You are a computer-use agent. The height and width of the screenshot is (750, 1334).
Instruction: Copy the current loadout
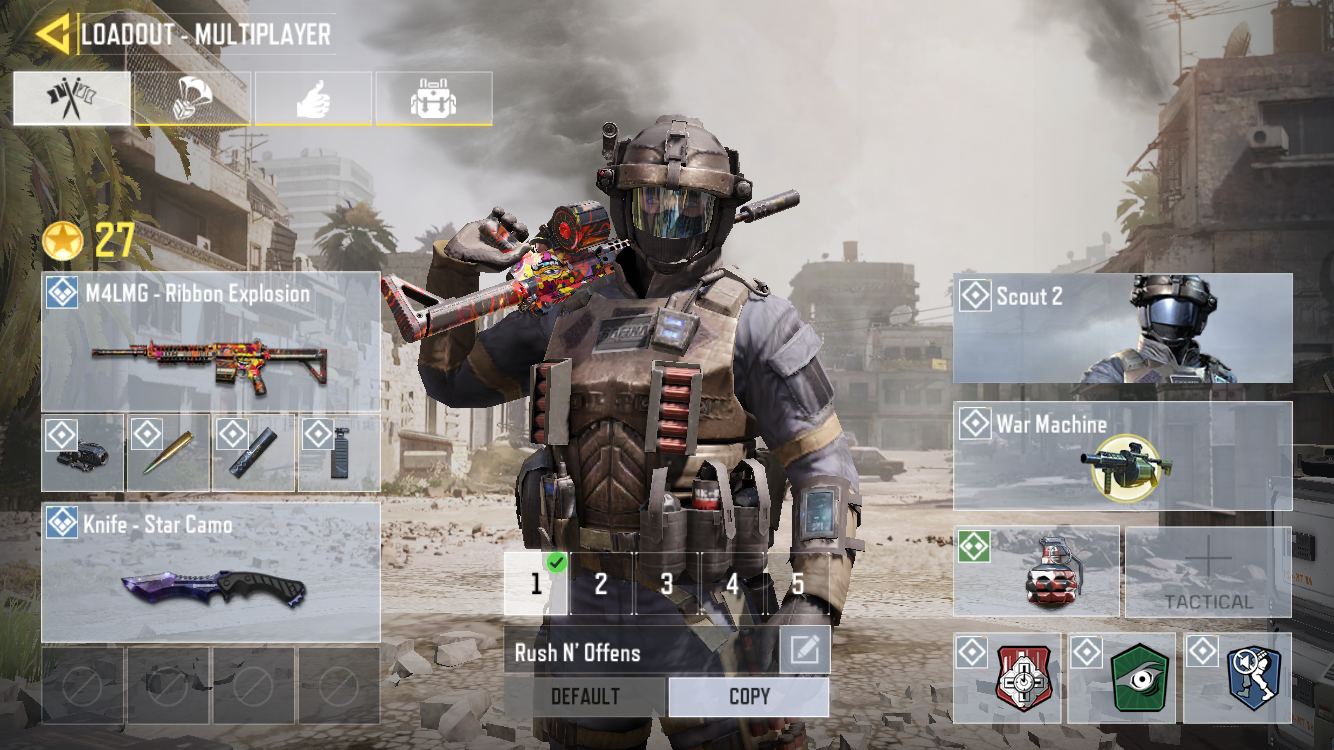tap(749, 697)
